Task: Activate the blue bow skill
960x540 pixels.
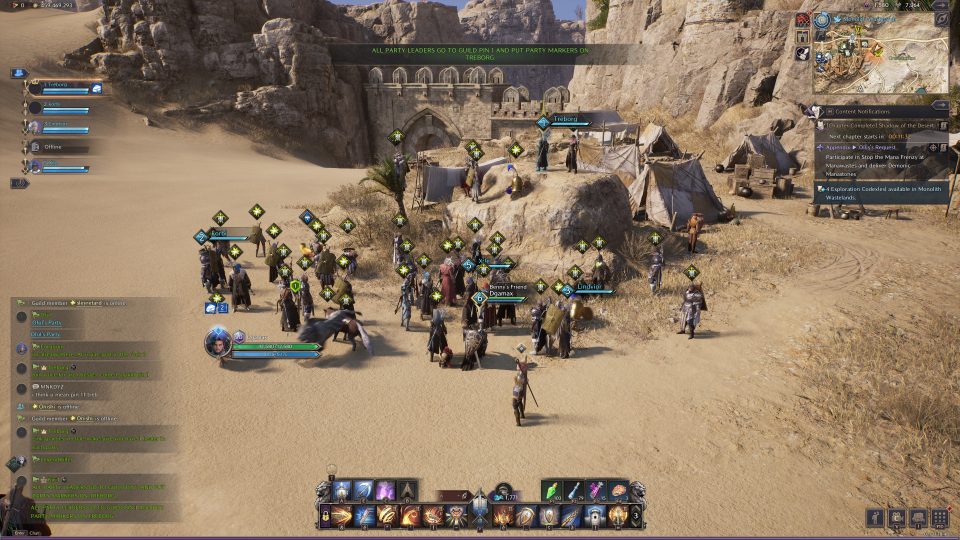Action: point(364,491)
